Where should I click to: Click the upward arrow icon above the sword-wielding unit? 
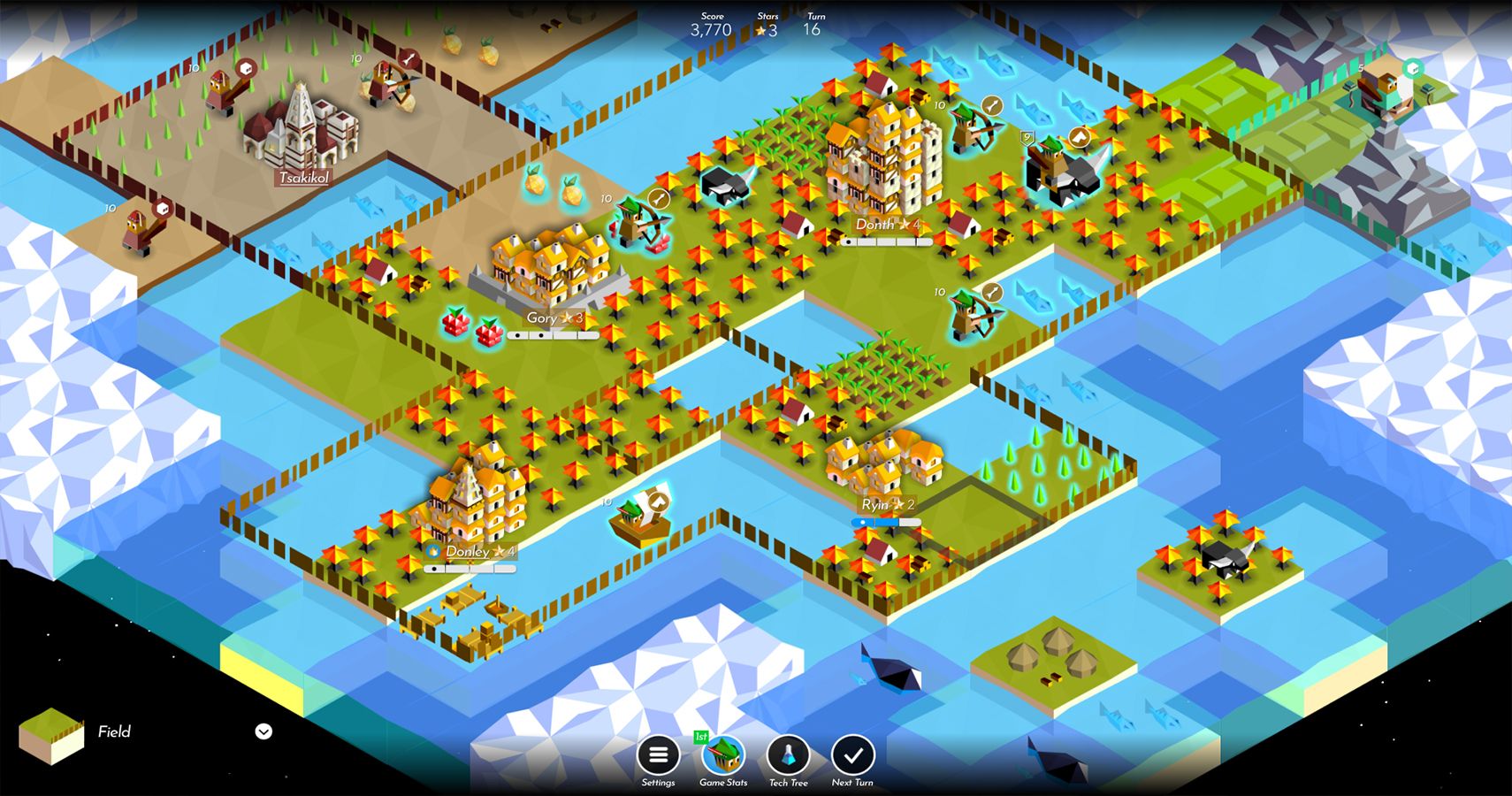tap(1081, 136)
